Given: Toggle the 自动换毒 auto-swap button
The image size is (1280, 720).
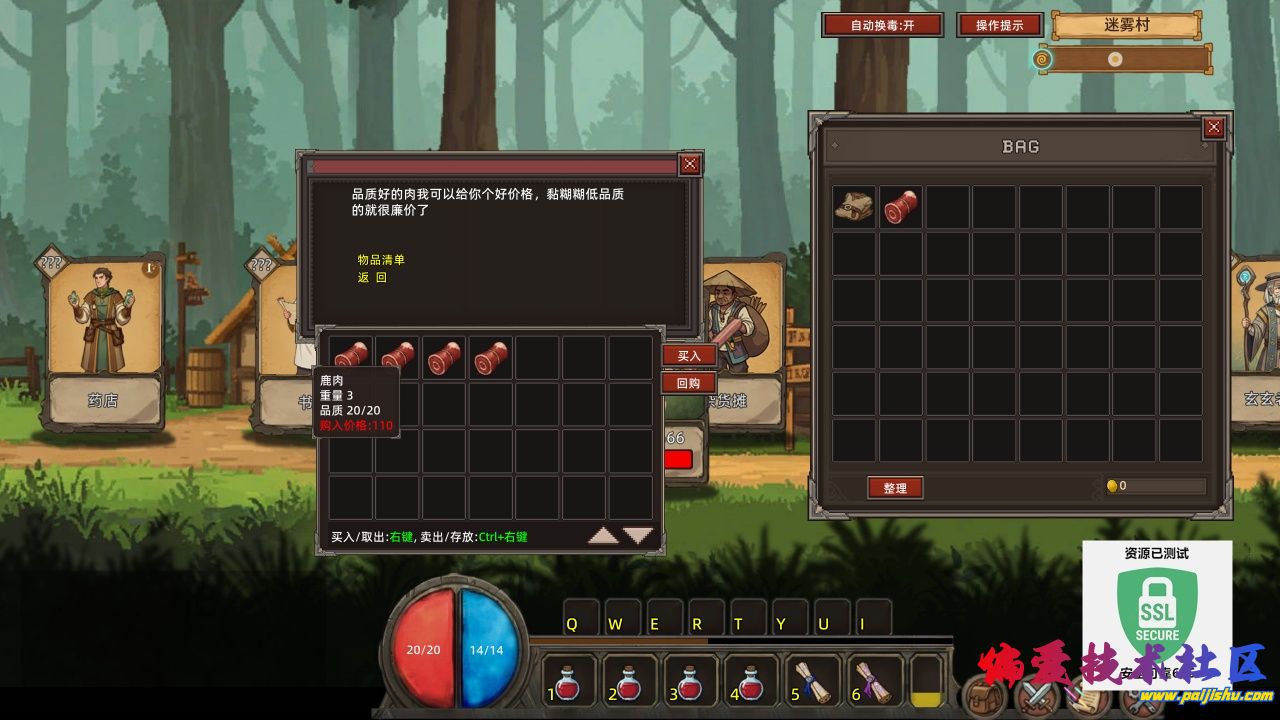Looking at the screenshot, I should coord(881,25).
